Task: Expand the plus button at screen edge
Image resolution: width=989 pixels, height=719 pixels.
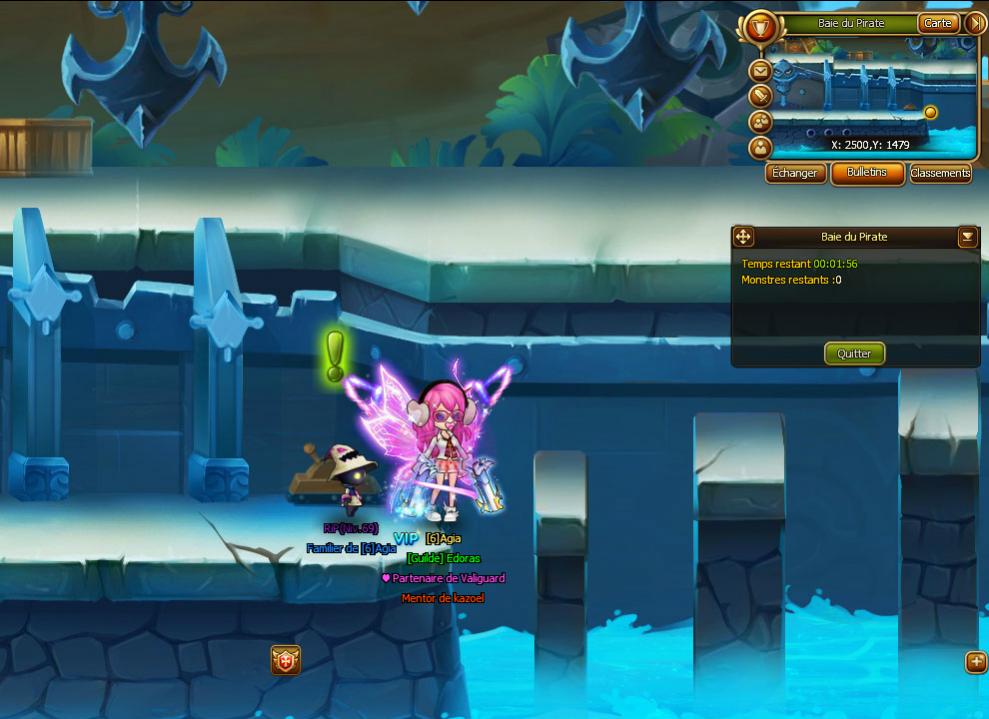Action: click(976, 662)
